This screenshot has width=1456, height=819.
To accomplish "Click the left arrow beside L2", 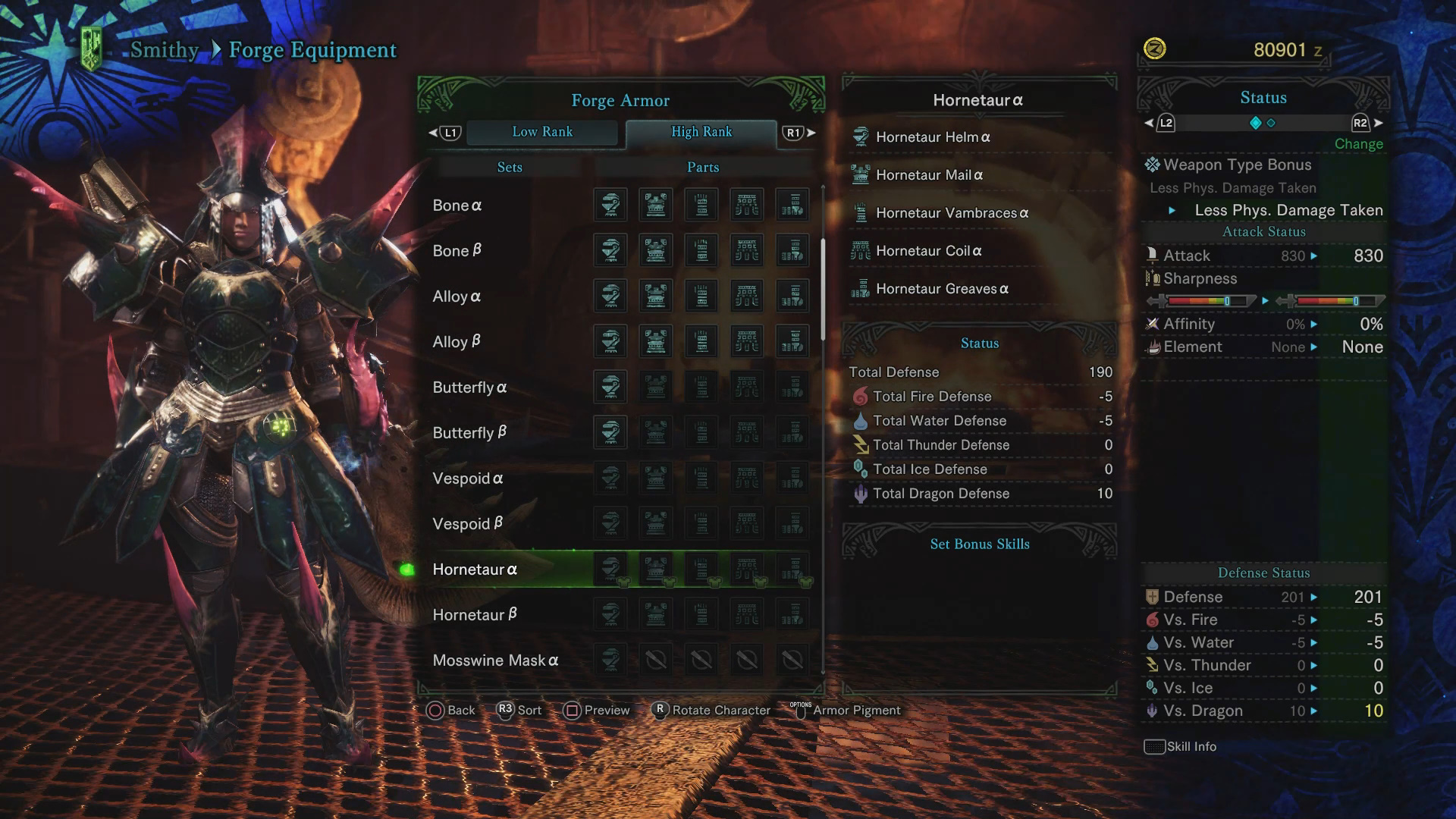I will click(1149, 121).
